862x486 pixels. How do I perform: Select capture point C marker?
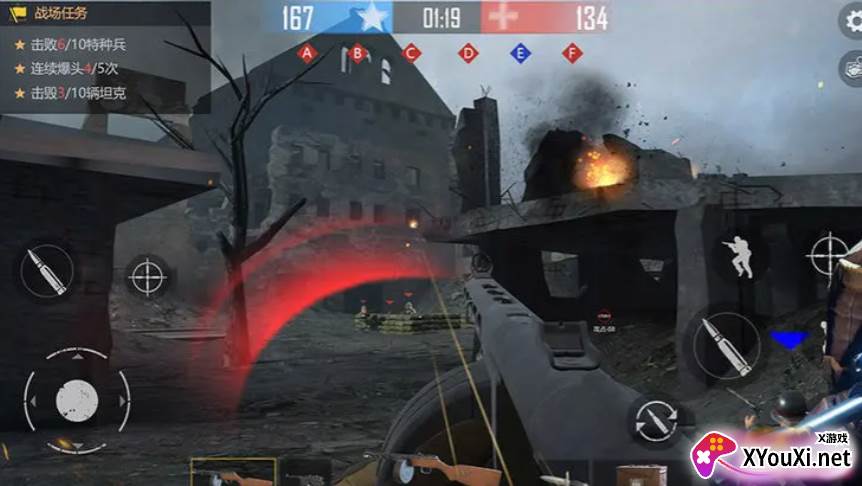click(411, 53)
